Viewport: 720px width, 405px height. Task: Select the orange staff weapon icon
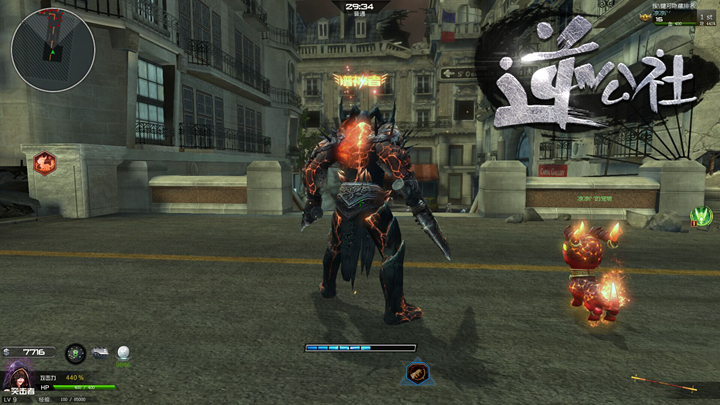663,383
